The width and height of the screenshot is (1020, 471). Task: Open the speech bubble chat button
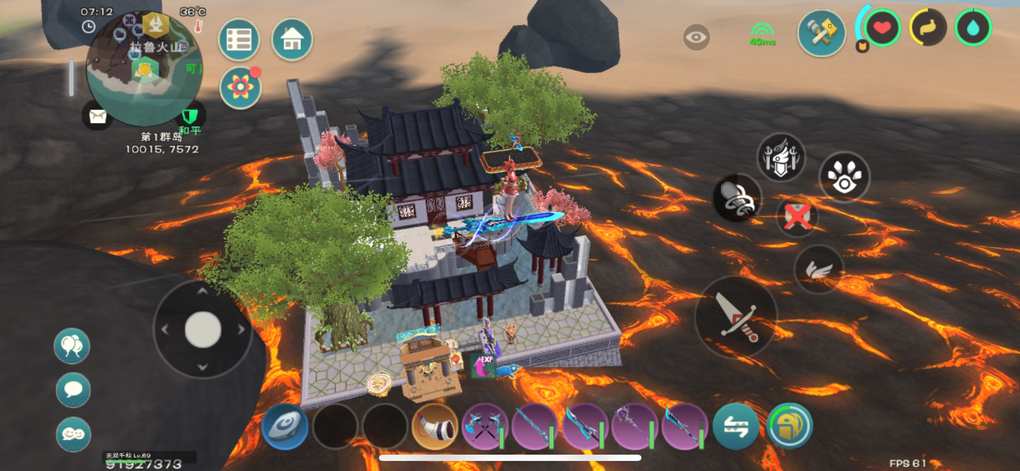coord(73,390)
